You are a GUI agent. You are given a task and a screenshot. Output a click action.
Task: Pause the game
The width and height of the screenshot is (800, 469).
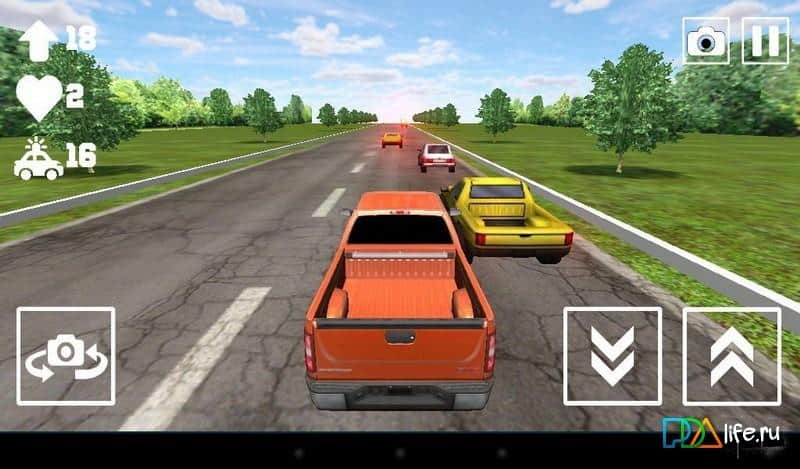click(x=765, y=41)
